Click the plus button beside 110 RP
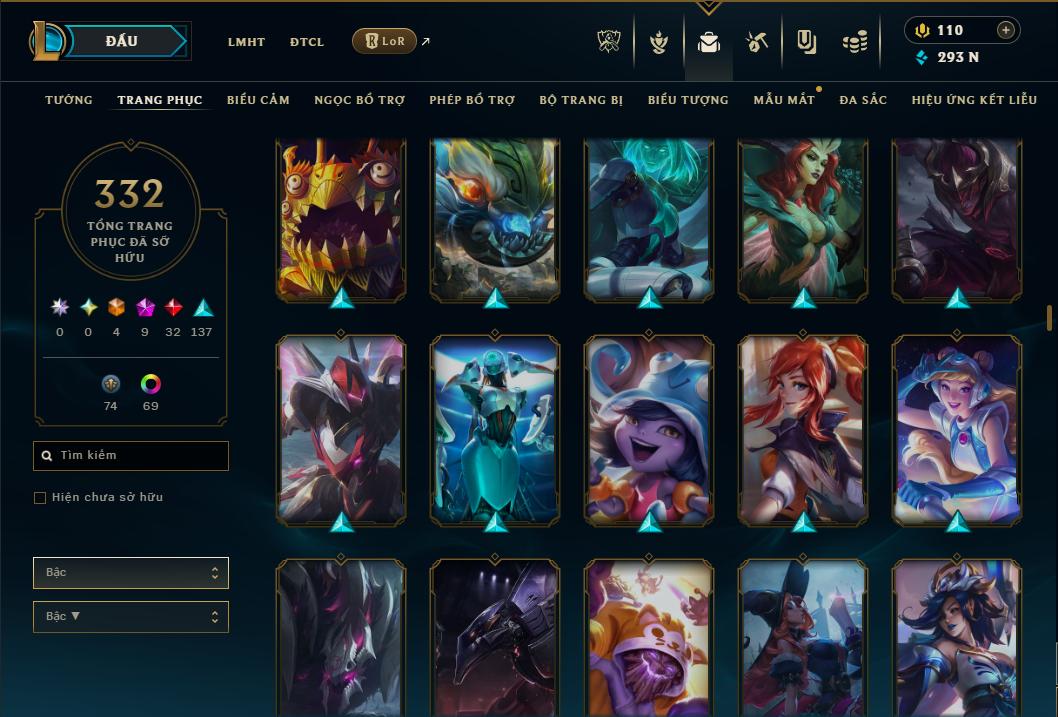Image resolution: width=1058 pixels, height=717 pixels. pos(1005,30)
